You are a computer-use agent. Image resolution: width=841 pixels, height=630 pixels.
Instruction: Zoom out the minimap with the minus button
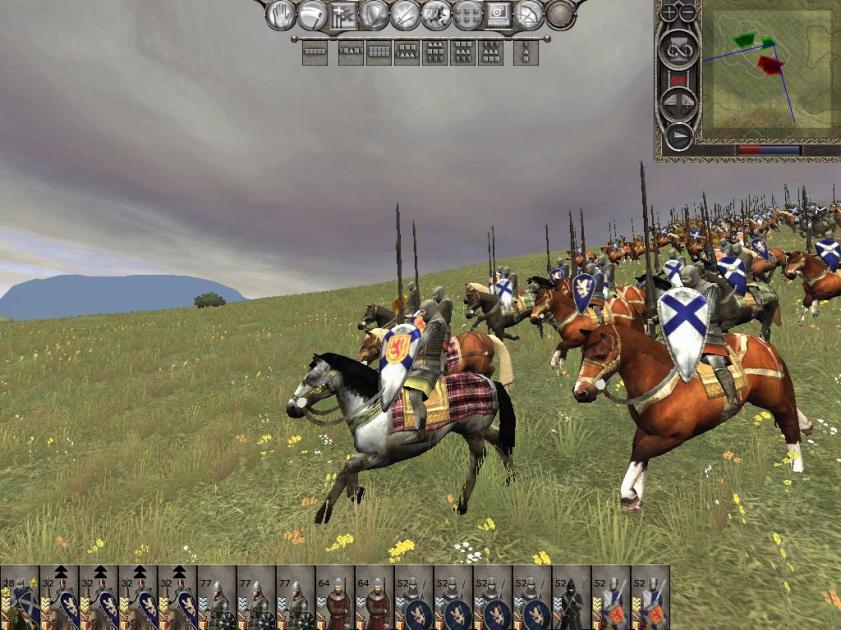pos(688,13)
